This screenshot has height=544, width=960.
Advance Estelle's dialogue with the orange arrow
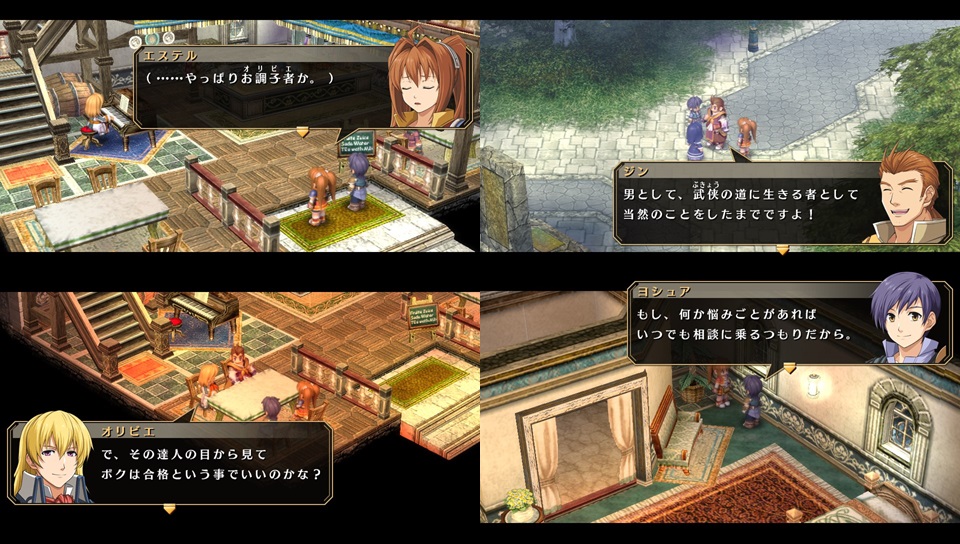302,131
